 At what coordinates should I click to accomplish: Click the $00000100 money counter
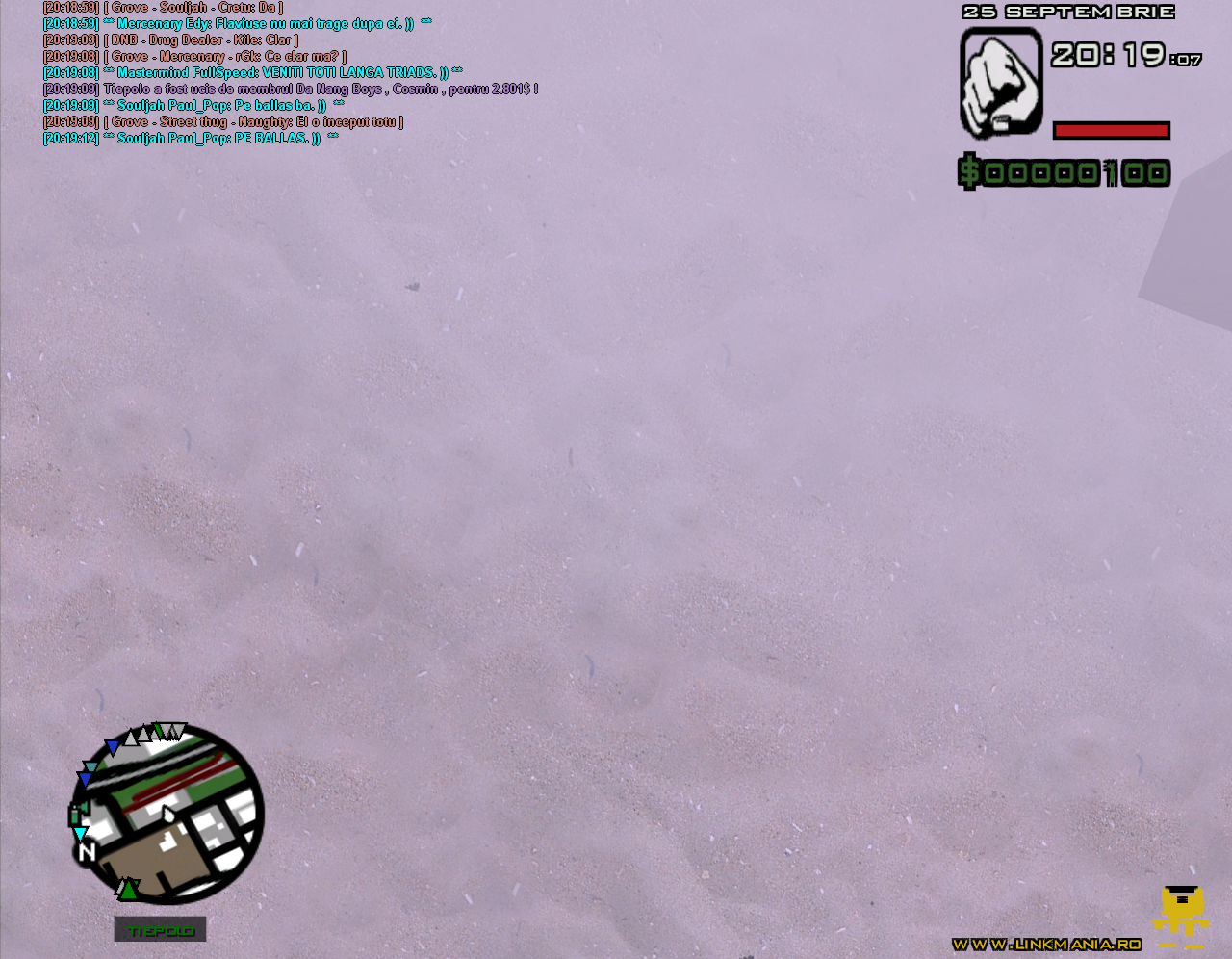[1063, 171]
